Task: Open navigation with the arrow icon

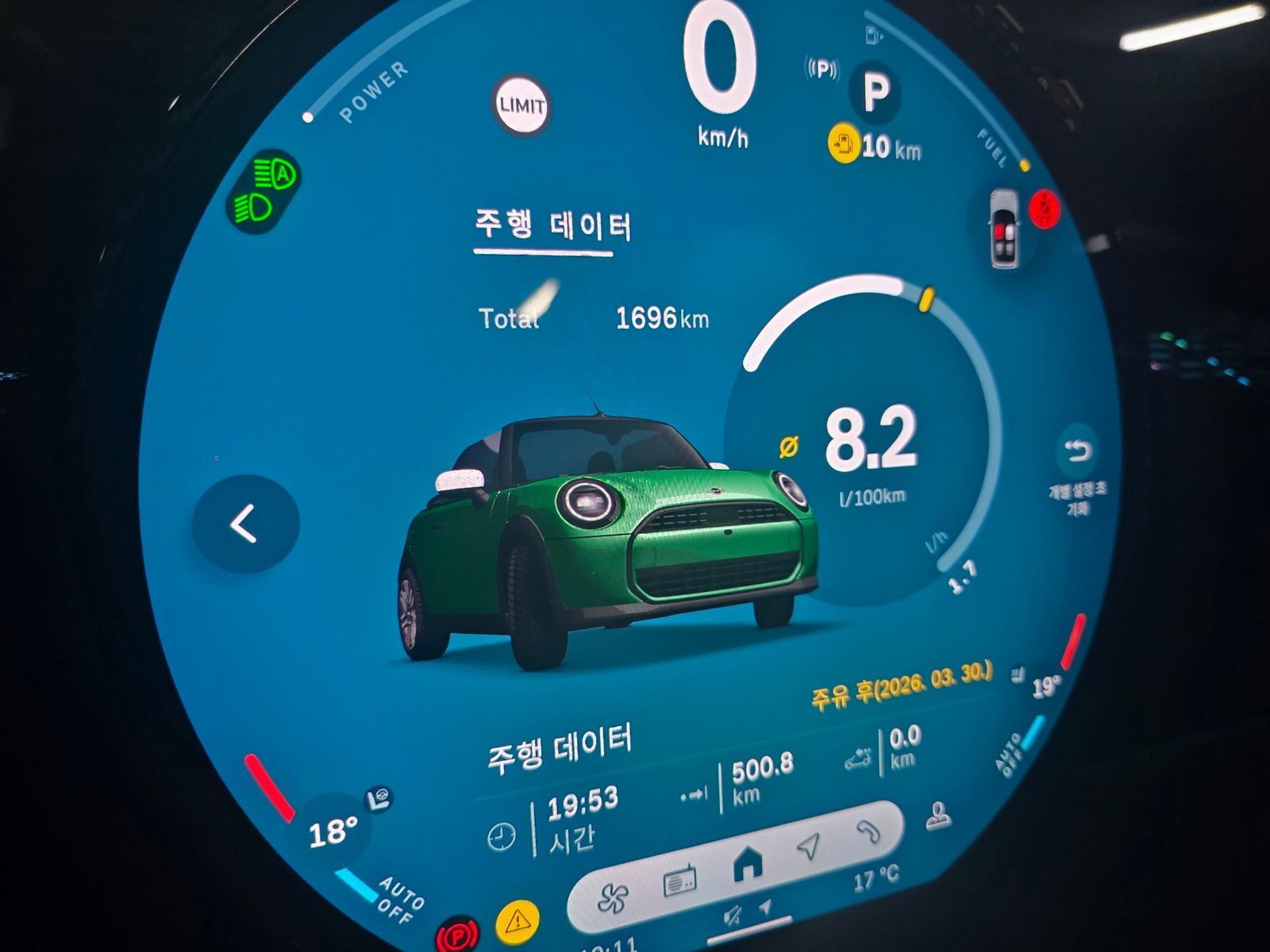Action: 809,846
